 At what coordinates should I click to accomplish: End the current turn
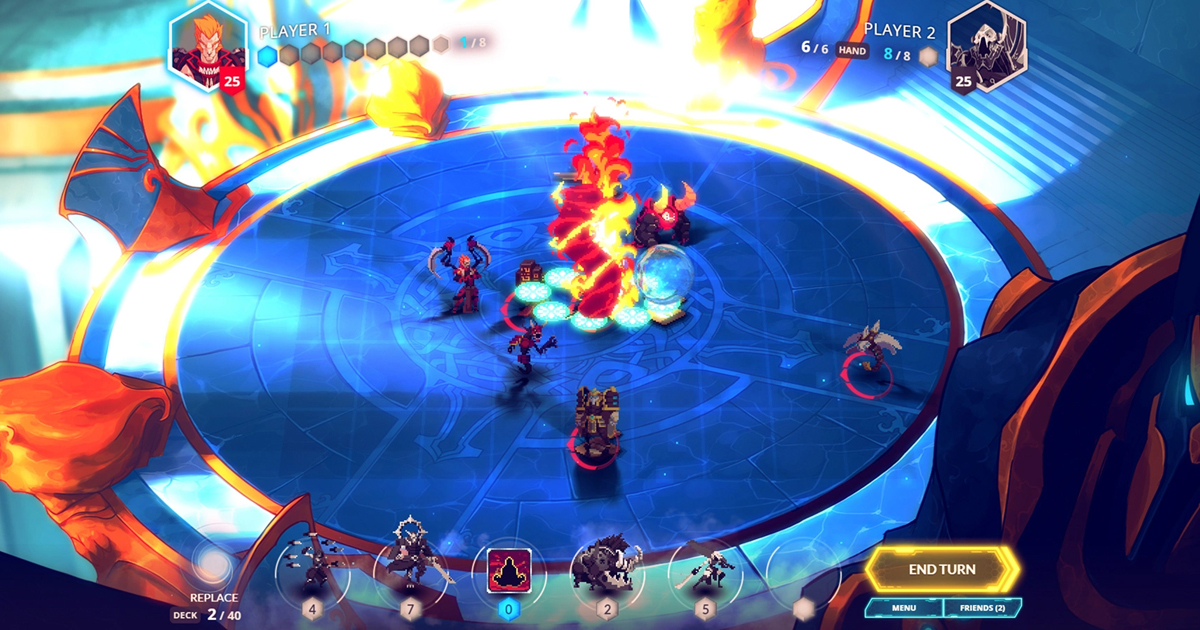coord(942,569)
